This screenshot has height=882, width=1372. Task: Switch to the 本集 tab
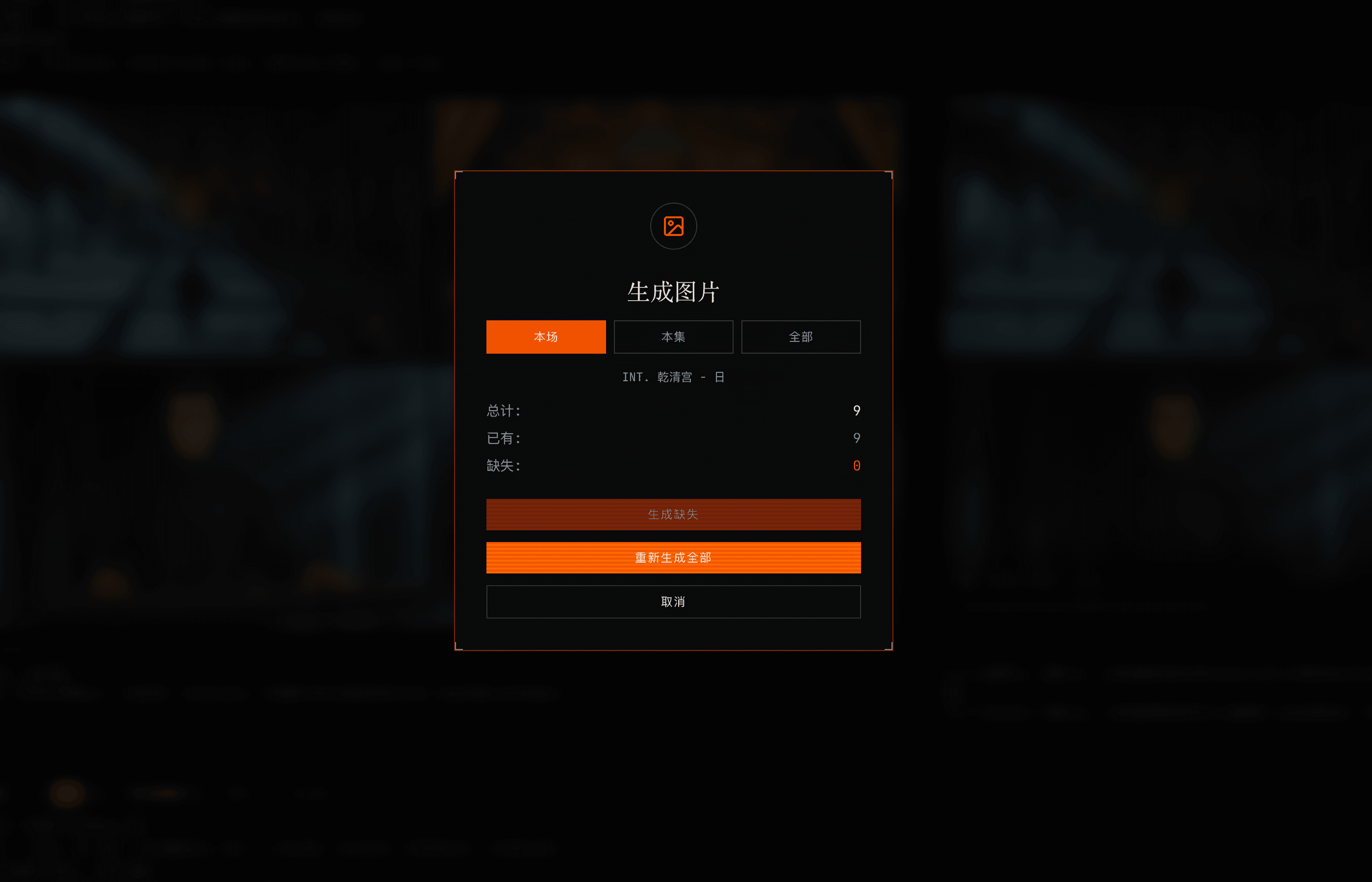tap(673, 337)
